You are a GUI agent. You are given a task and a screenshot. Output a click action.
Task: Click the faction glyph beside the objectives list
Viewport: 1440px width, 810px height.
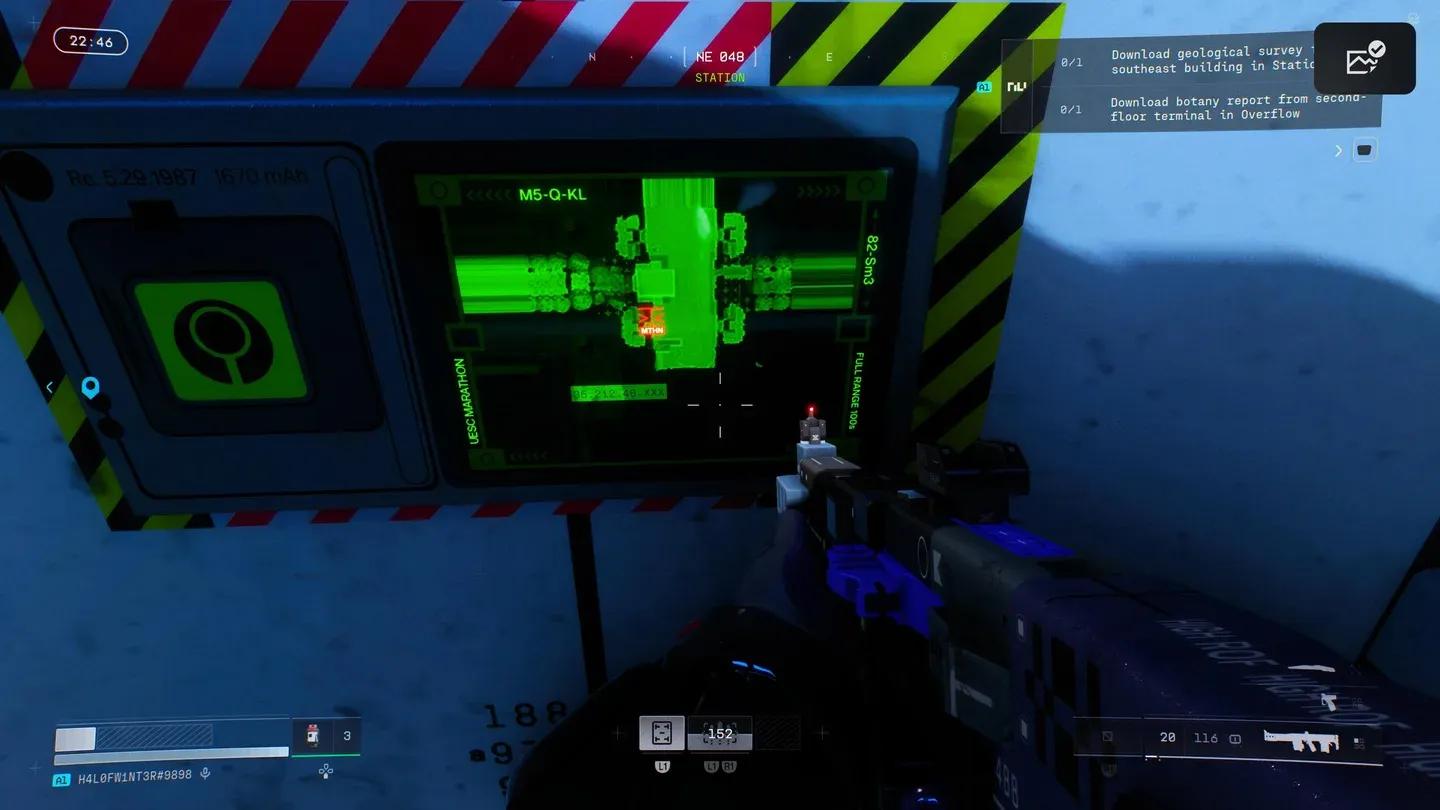click(x=1017, y=87)
